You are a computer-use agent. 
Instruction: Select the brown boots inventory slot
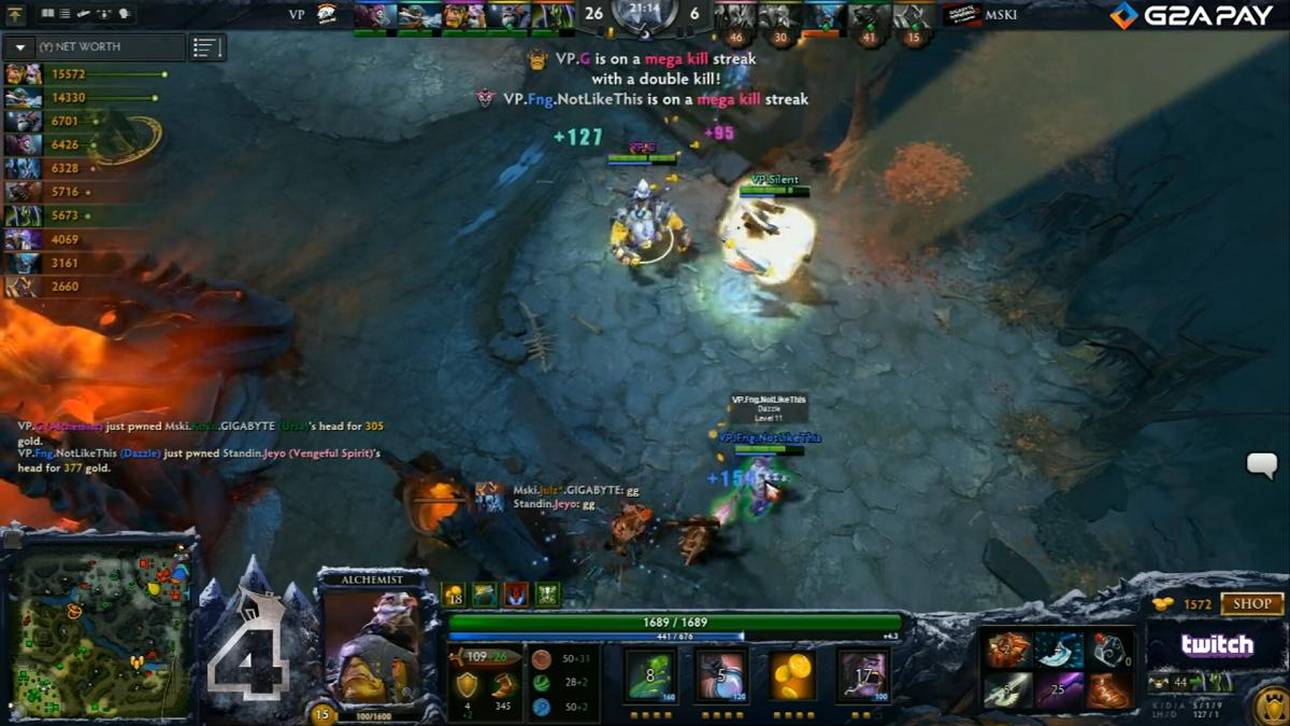tap(1108, 690)
